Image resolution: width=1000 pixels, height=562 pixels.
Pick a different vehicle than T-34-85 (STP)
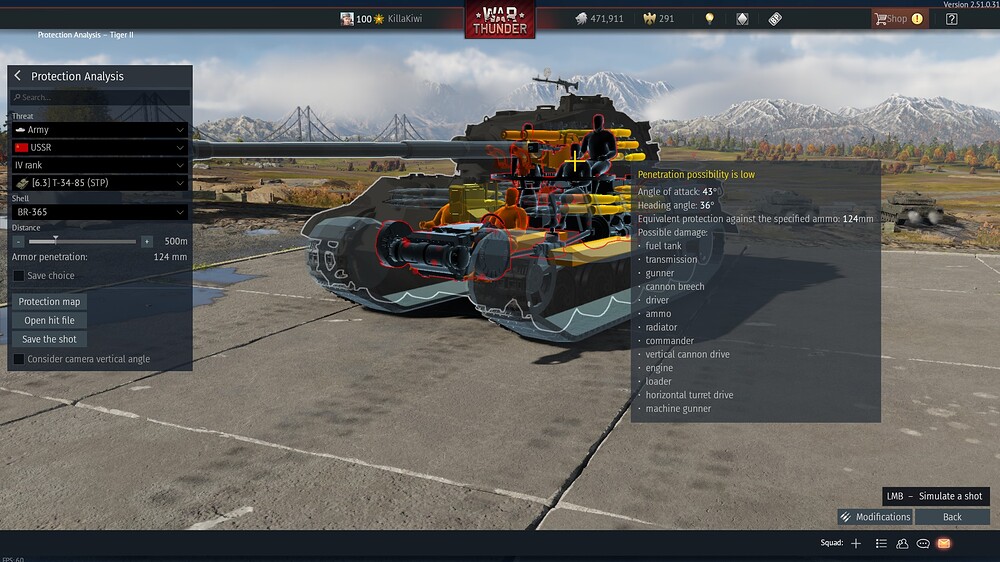pos(100,183)
